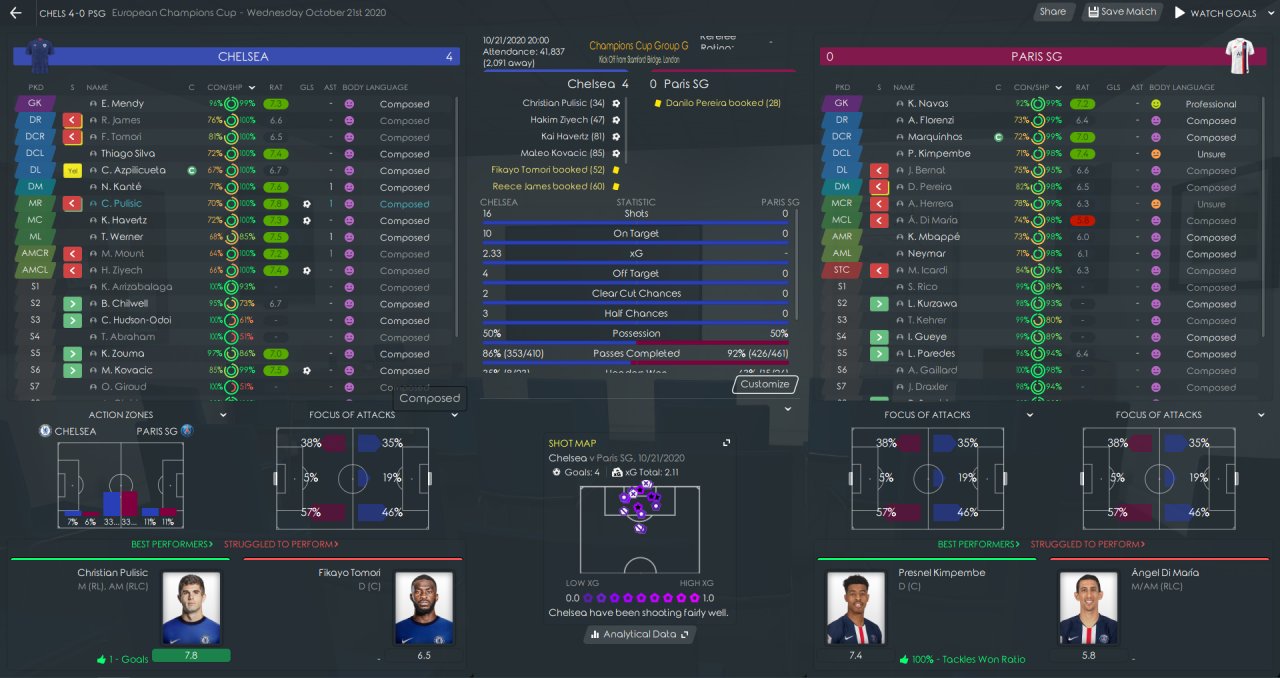Open Ángel Di María's portrait card

(x=1089, y=608)
